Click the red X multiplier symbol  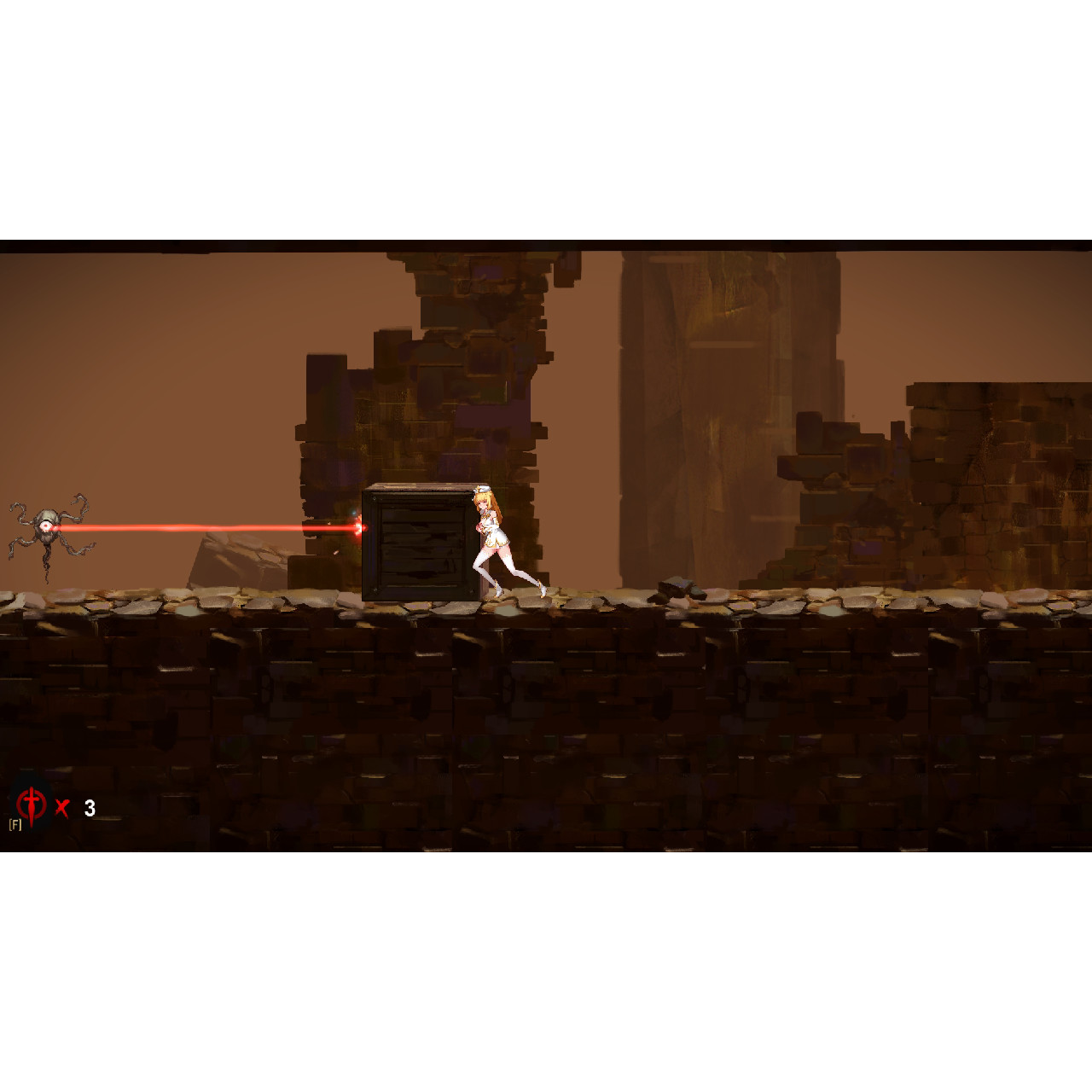61,808
